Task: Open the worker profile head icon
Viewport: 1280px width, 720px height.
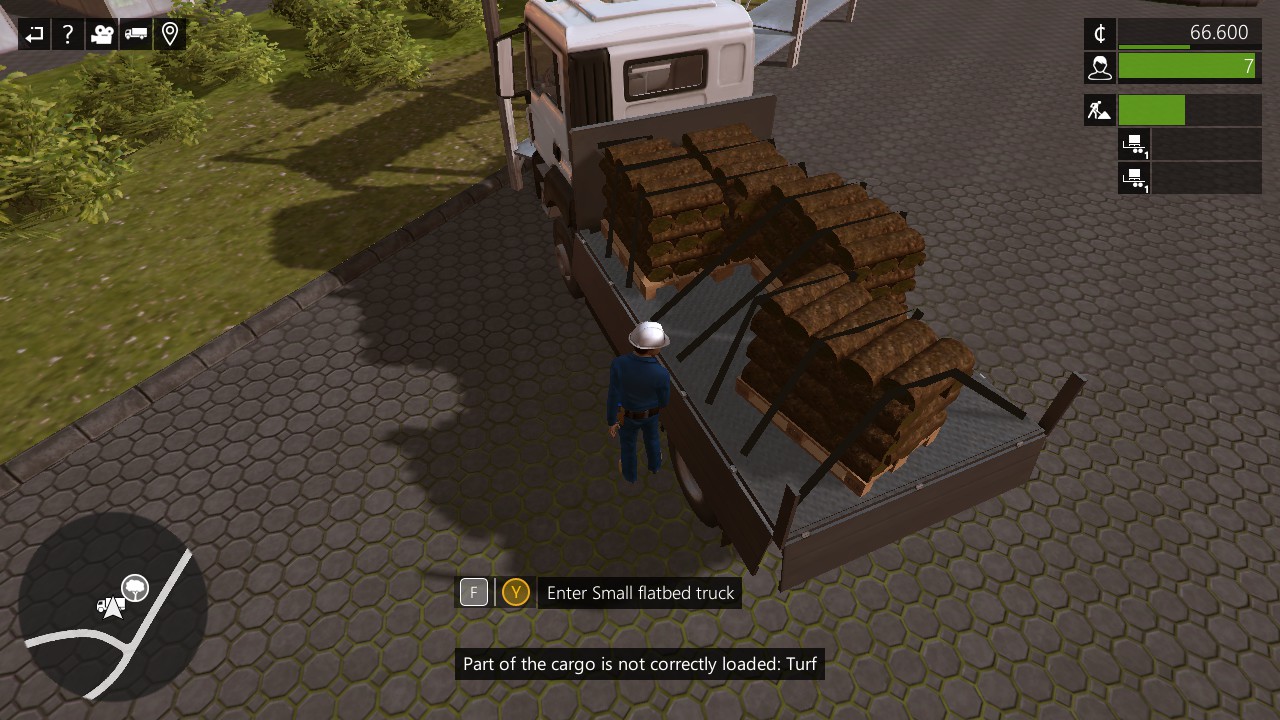Action: coord(1100,67)
